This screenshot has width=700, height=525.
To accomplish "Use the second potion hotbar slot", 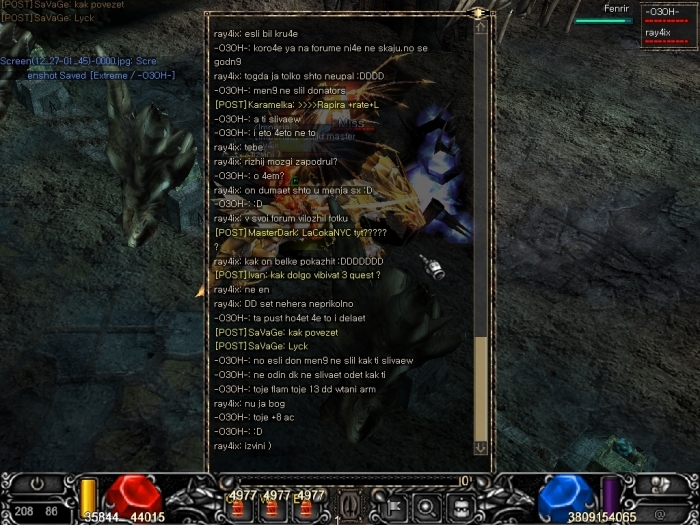I will pos(270,507).
